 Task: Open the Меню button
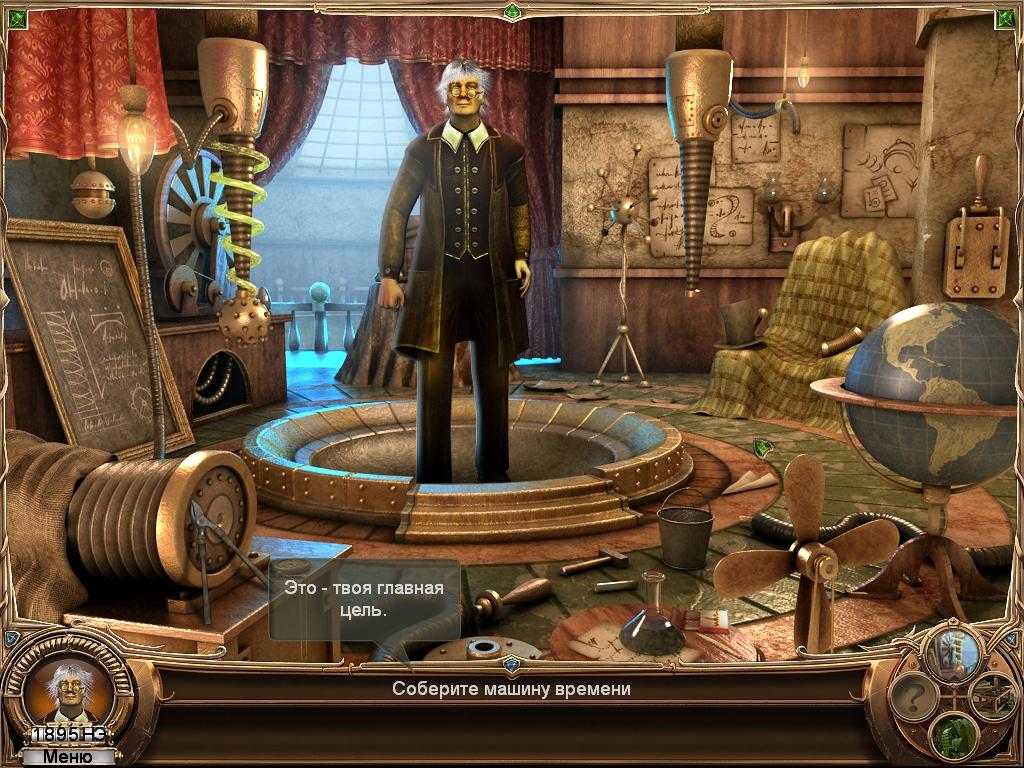pyautogui.click(x=67, y=757)
